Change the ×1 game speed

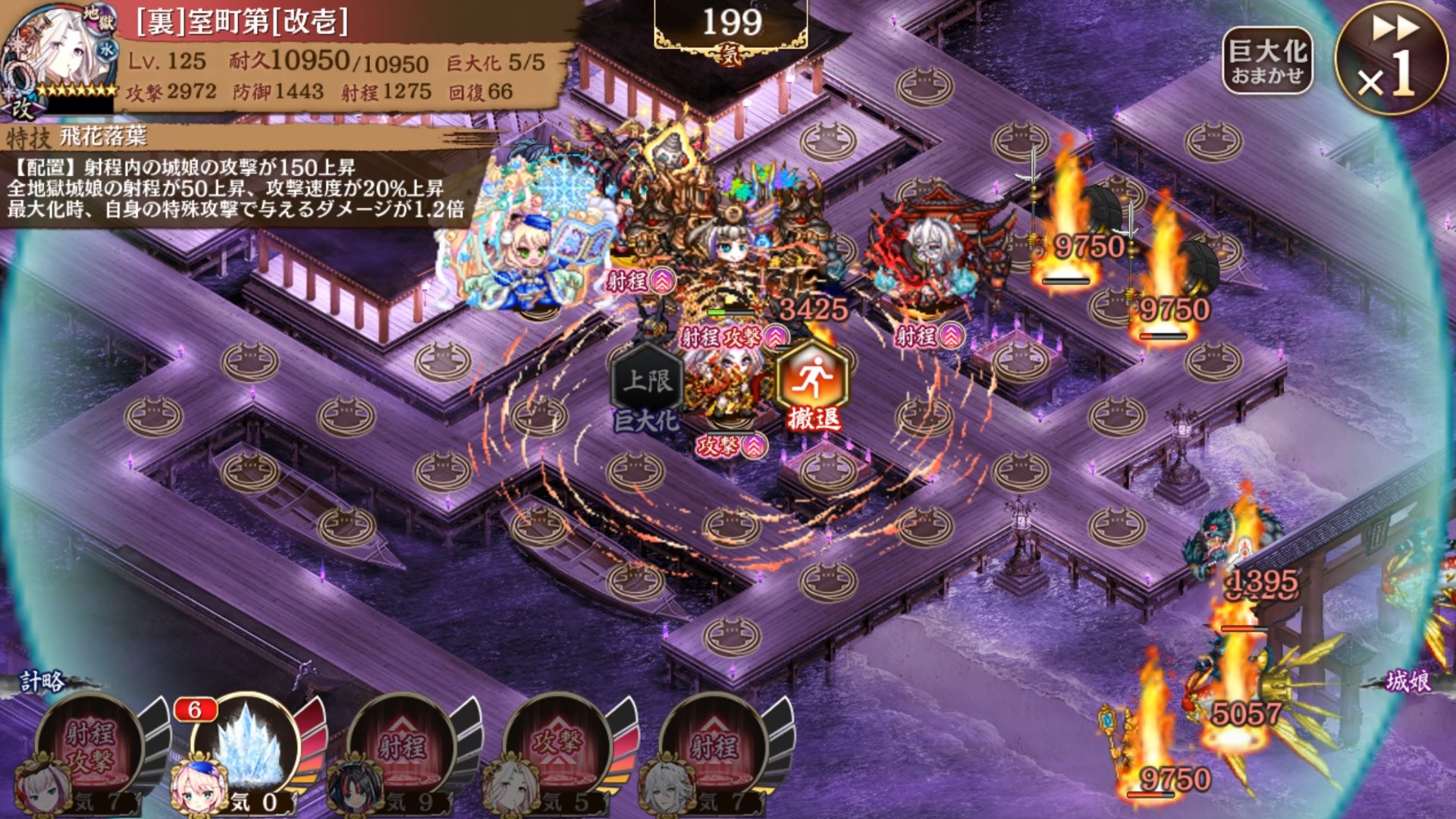(1391, 58)
